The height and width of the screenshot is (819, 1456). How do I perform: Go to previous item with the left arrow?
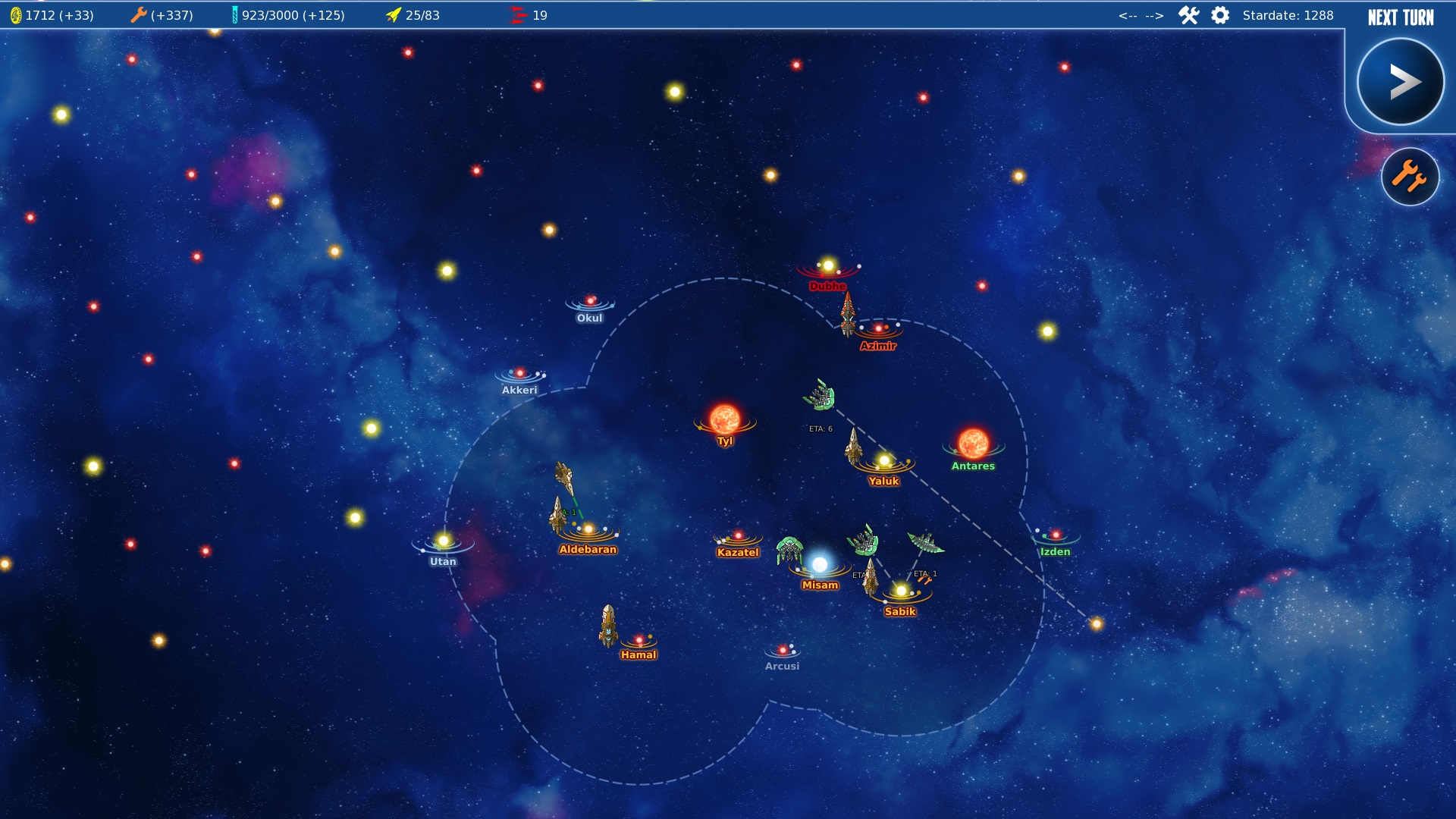click(x=1128, y=15)
